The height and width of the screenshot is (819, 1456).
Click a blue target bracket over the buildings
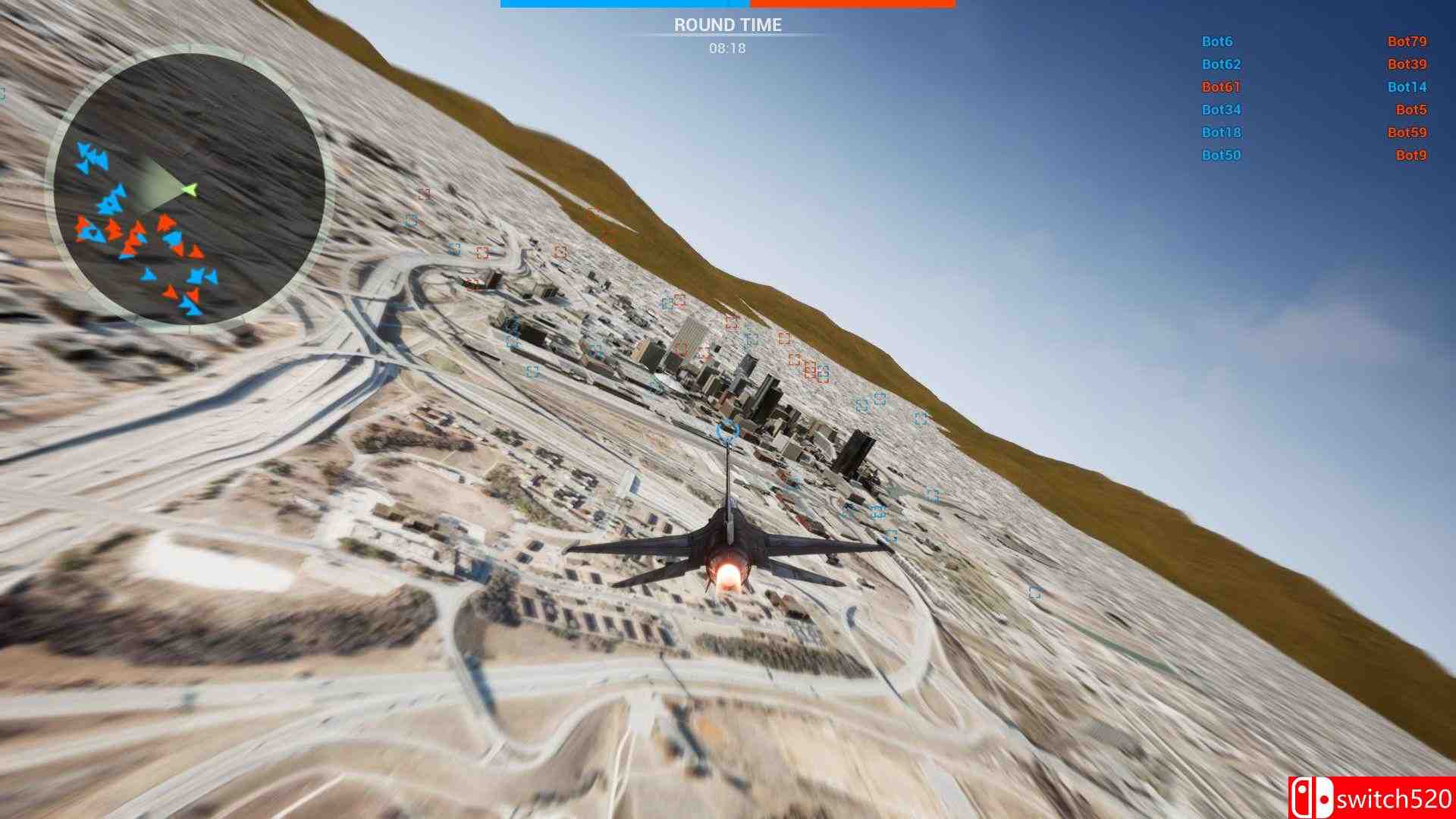[861, 406]
